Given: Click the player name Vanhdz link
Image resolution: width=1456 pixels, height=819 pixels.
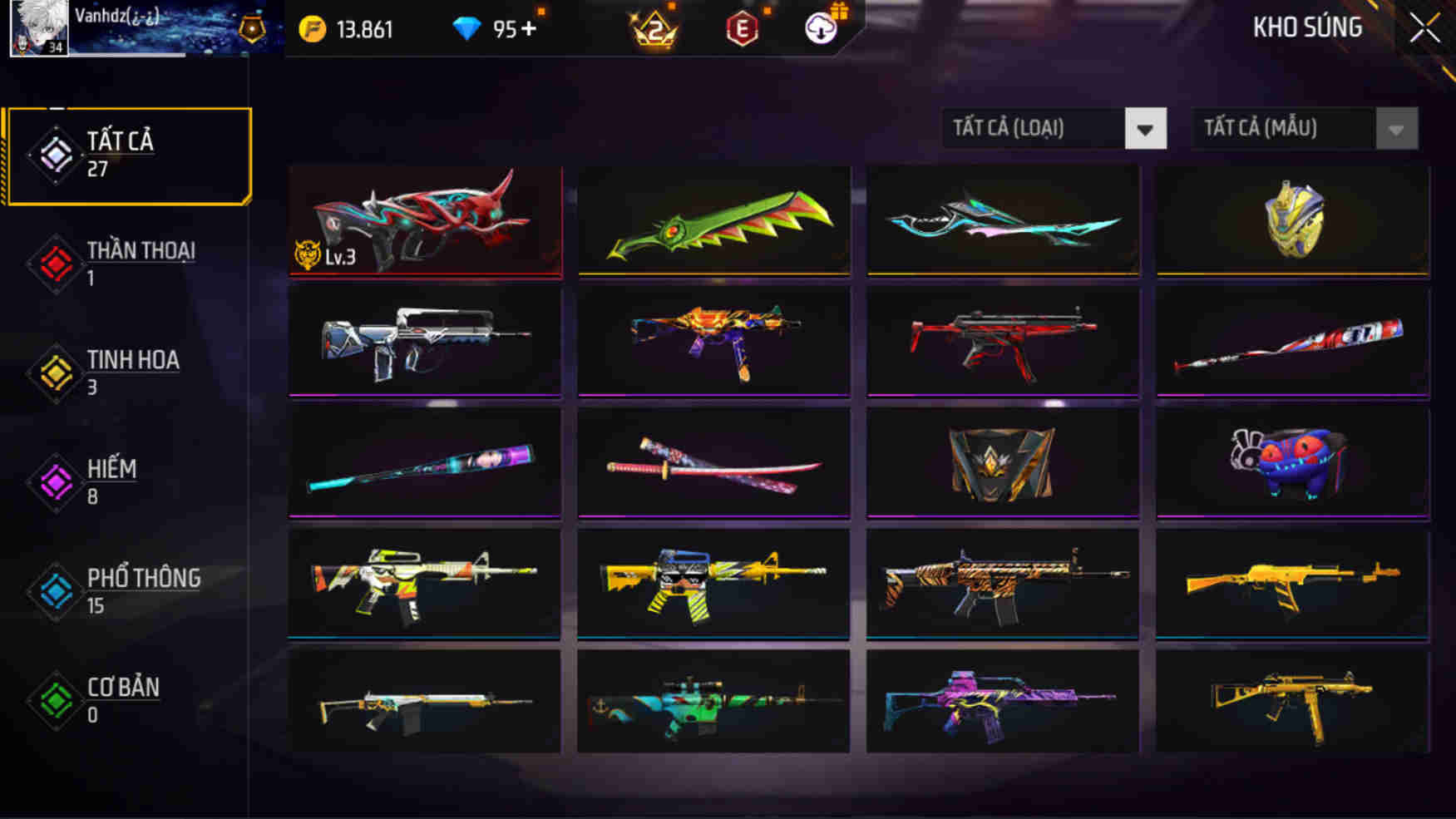Looking at the screenshot, I should 115,15.
